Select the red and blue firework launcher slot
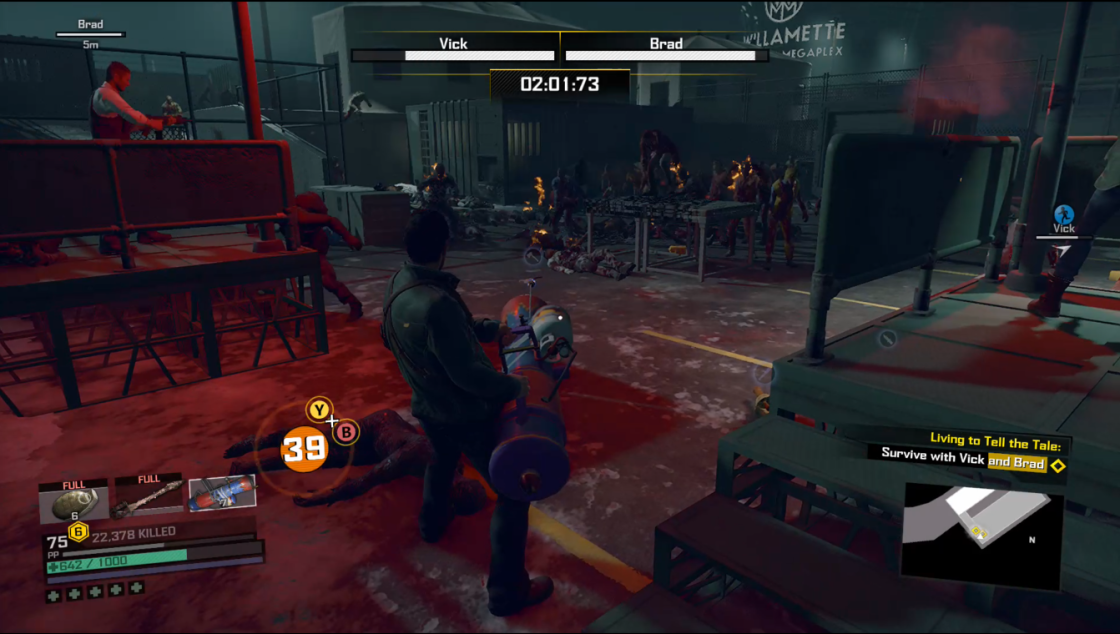The image size is (1120, 634). tap(221, 494)
